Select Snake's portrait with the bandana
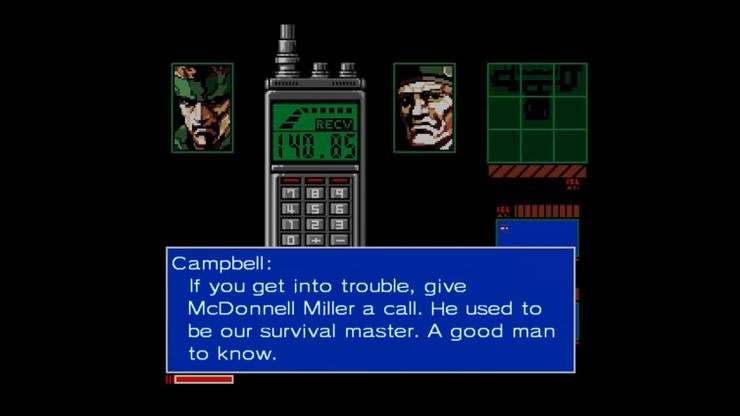 tap(202, 108)
